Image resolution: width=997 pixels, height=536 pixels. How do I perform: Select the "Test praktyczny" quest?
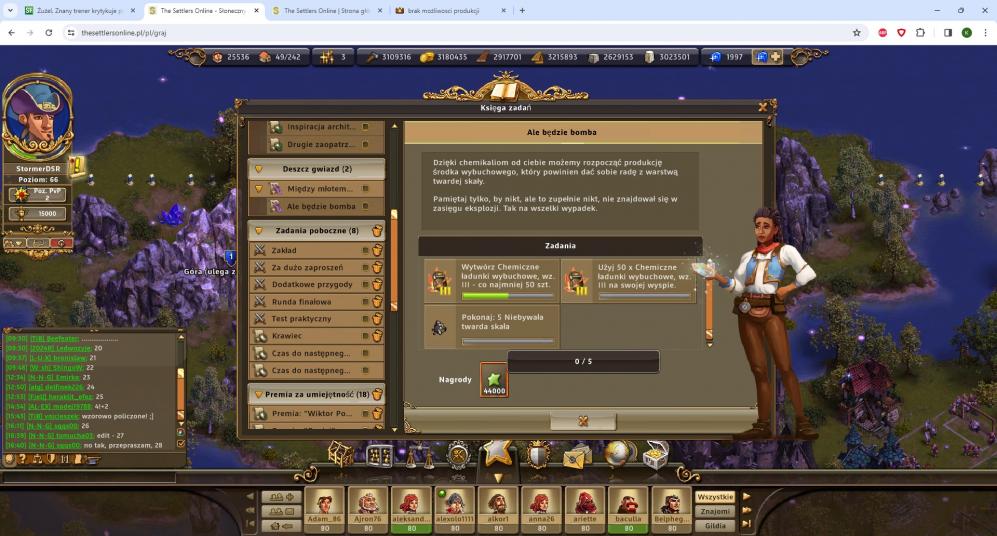pos(312,318)
